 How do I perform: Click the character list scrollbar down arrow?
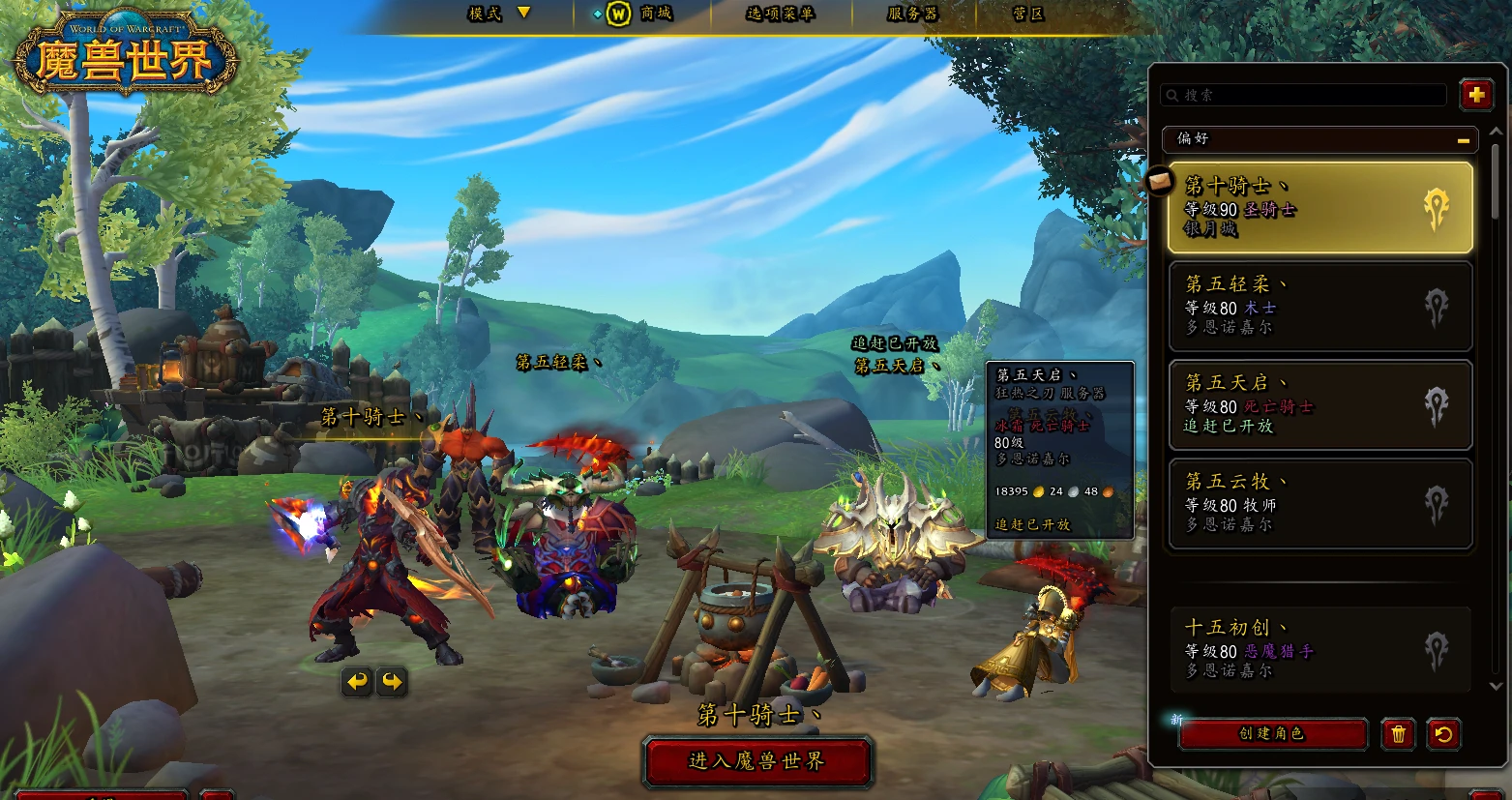point(1496,686)
